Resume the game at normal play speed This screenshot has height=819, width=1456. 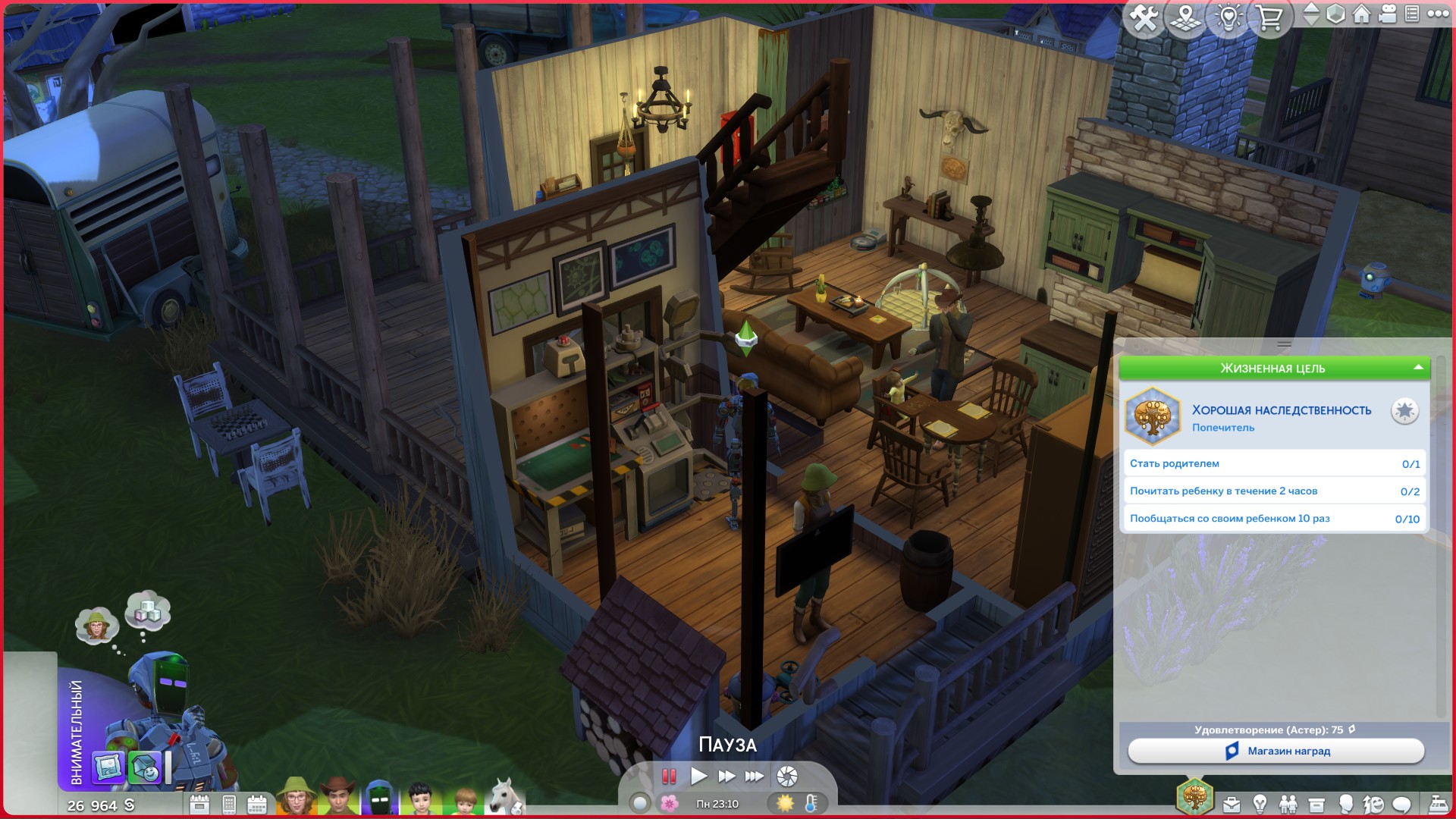click(698, 776)
